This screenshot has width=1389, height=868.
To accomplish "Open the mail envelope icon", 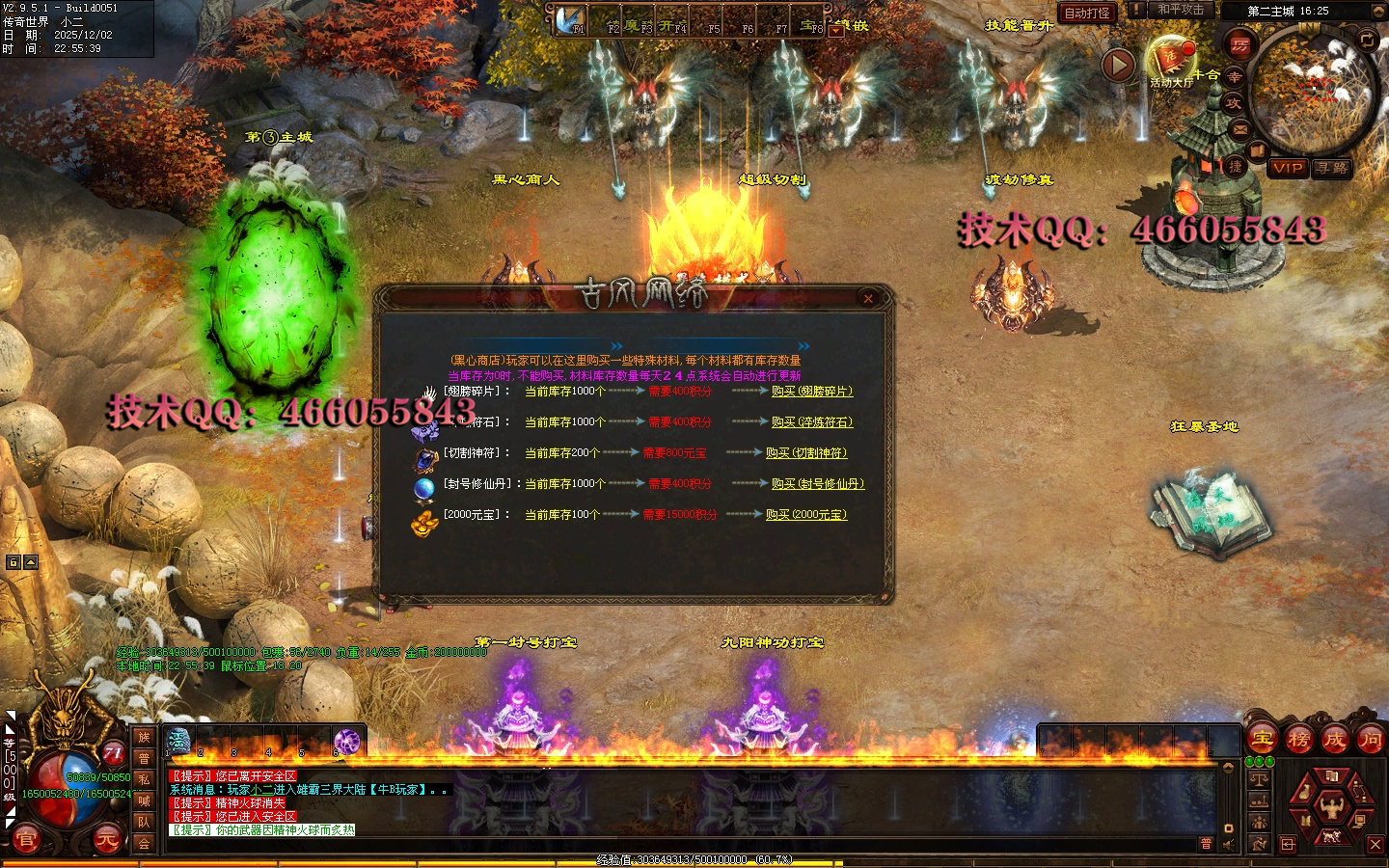I will [x=1240, y=128].
